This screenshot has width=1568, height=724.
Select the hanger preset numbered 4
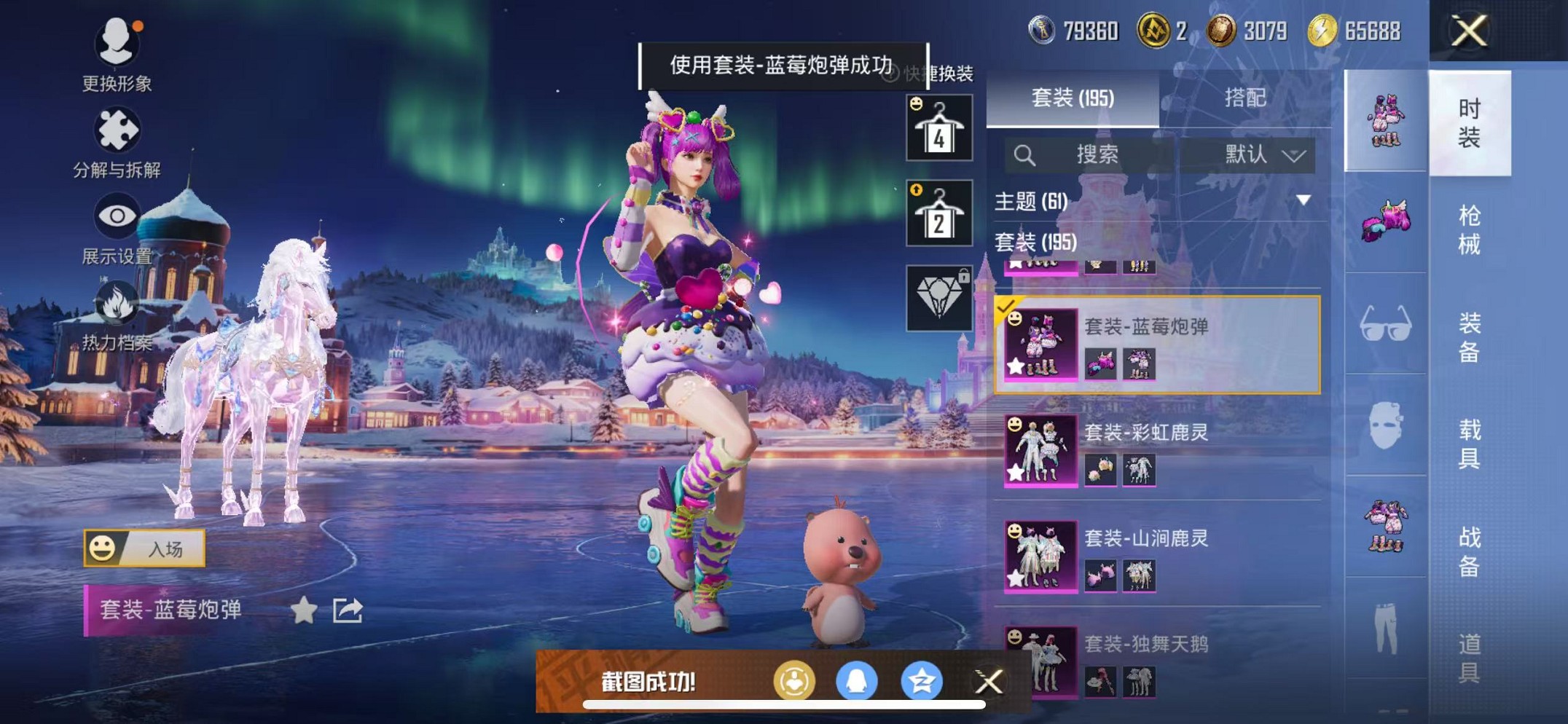click(x=938, y=128)
